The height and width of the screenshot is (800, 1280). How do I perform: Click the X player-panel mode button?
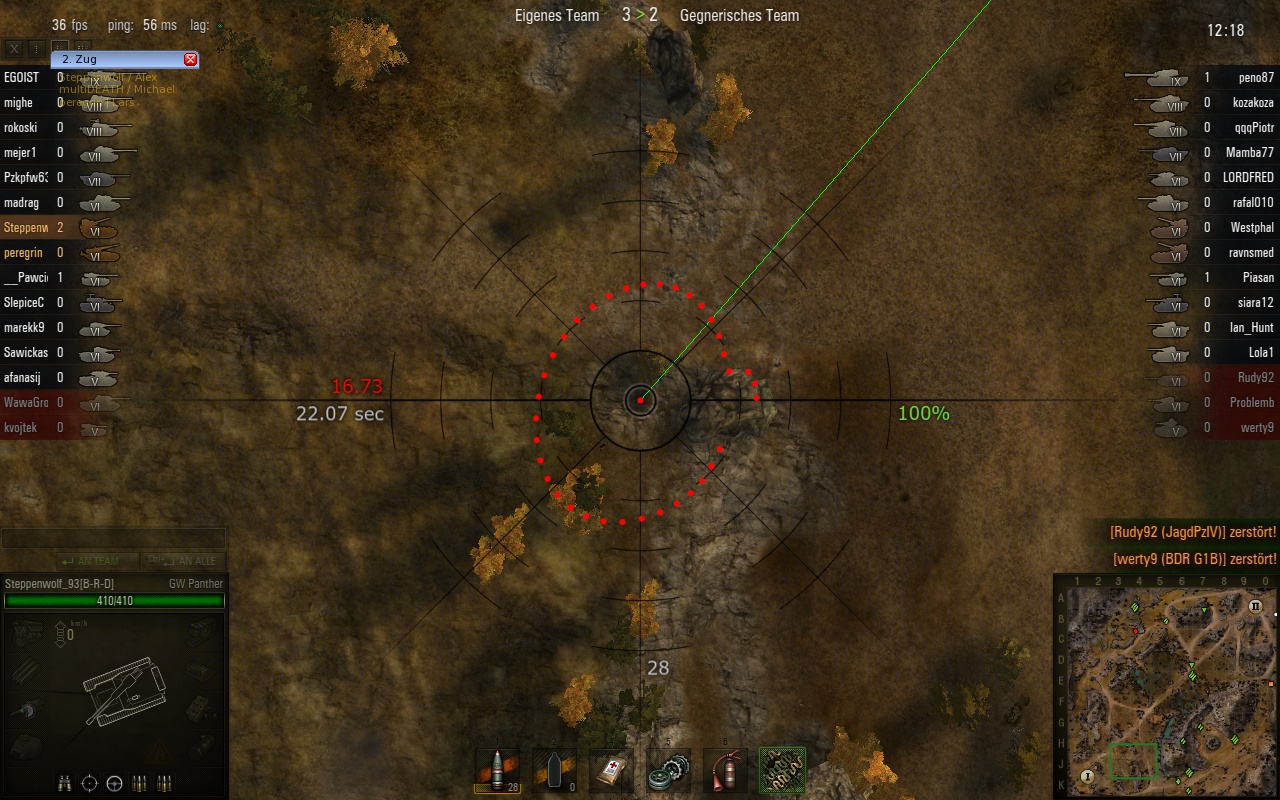[14, 48]
